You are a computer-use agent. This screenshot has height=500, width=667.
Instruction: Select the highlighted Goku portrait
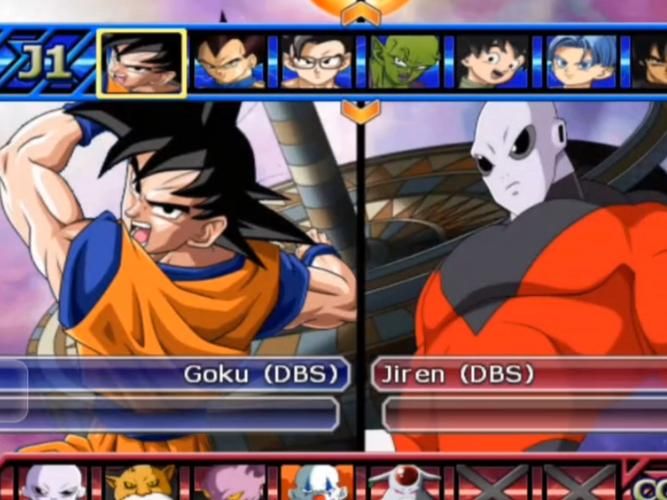tap(141, 63)
